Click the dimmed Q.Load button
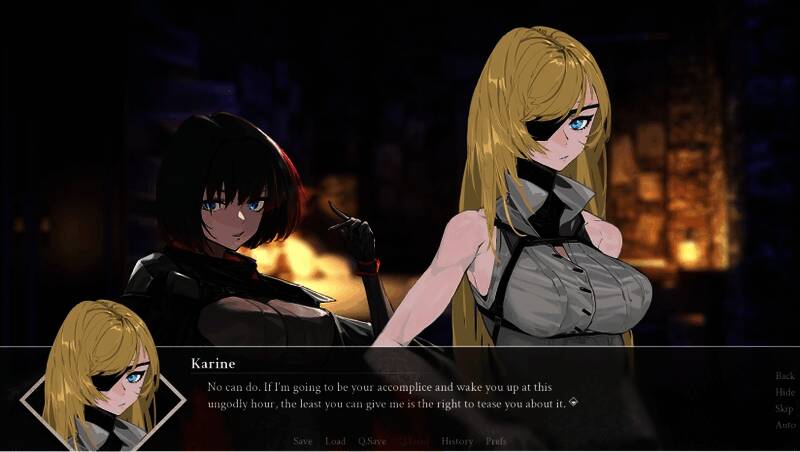800x452 pixels. [x=413, y=441]
